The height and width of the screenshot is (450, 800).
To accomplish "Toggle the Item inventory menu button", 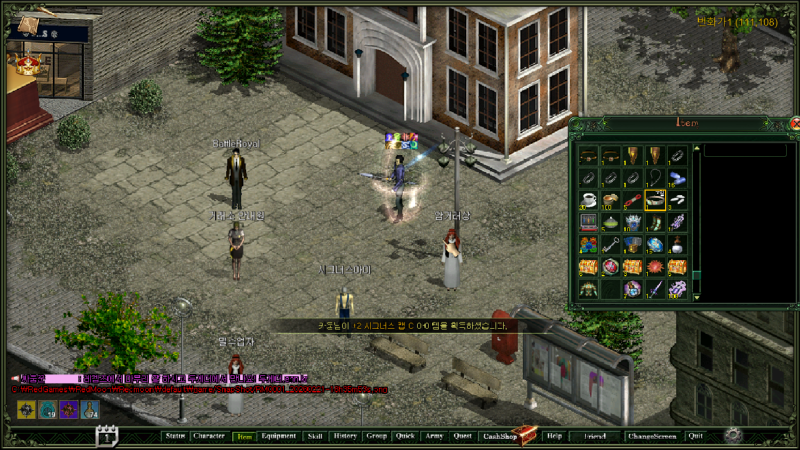I will click(x=244, y=436).
